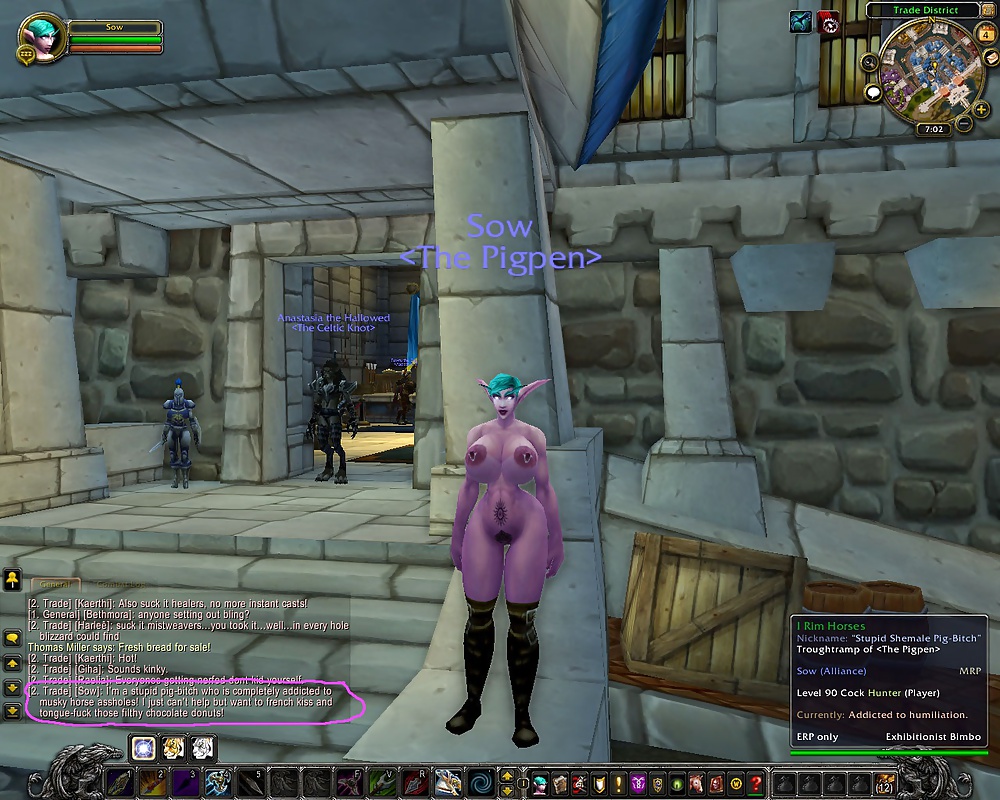Open the red question mark help button
The image size is (1000, 800).
click(757, 781)
